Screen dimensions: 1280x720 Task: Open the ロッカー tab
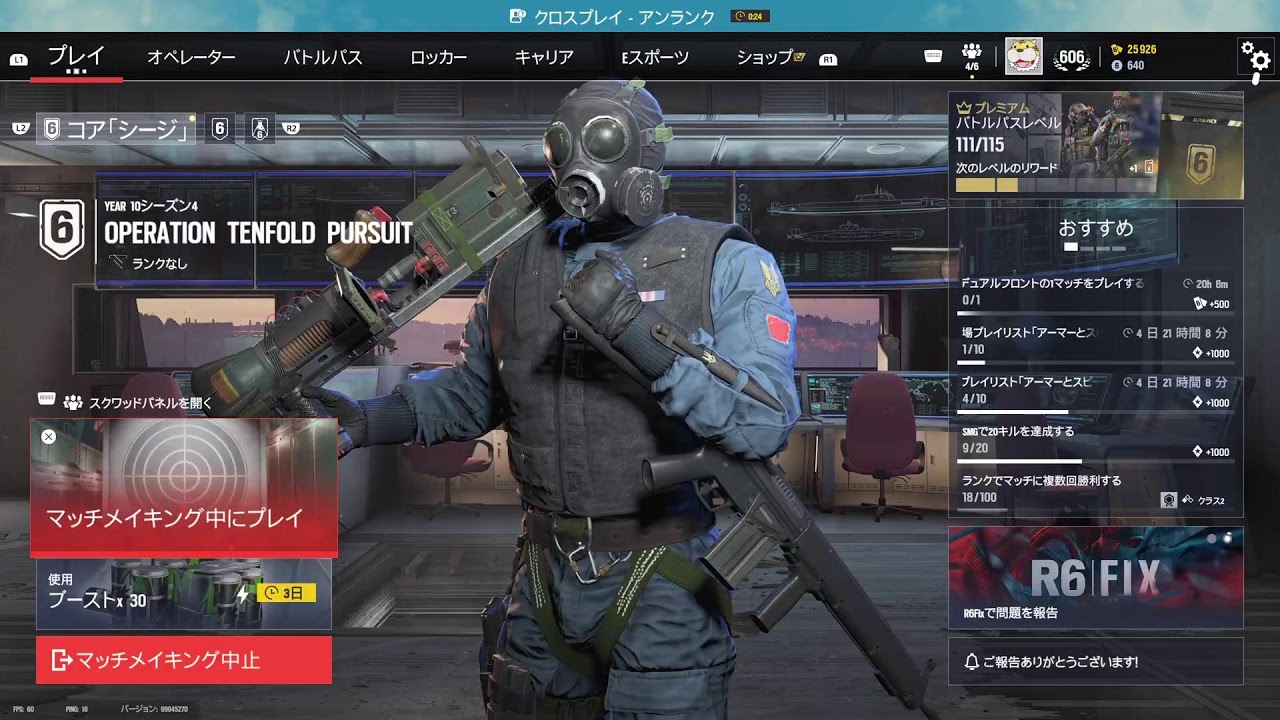click(438, 57)
